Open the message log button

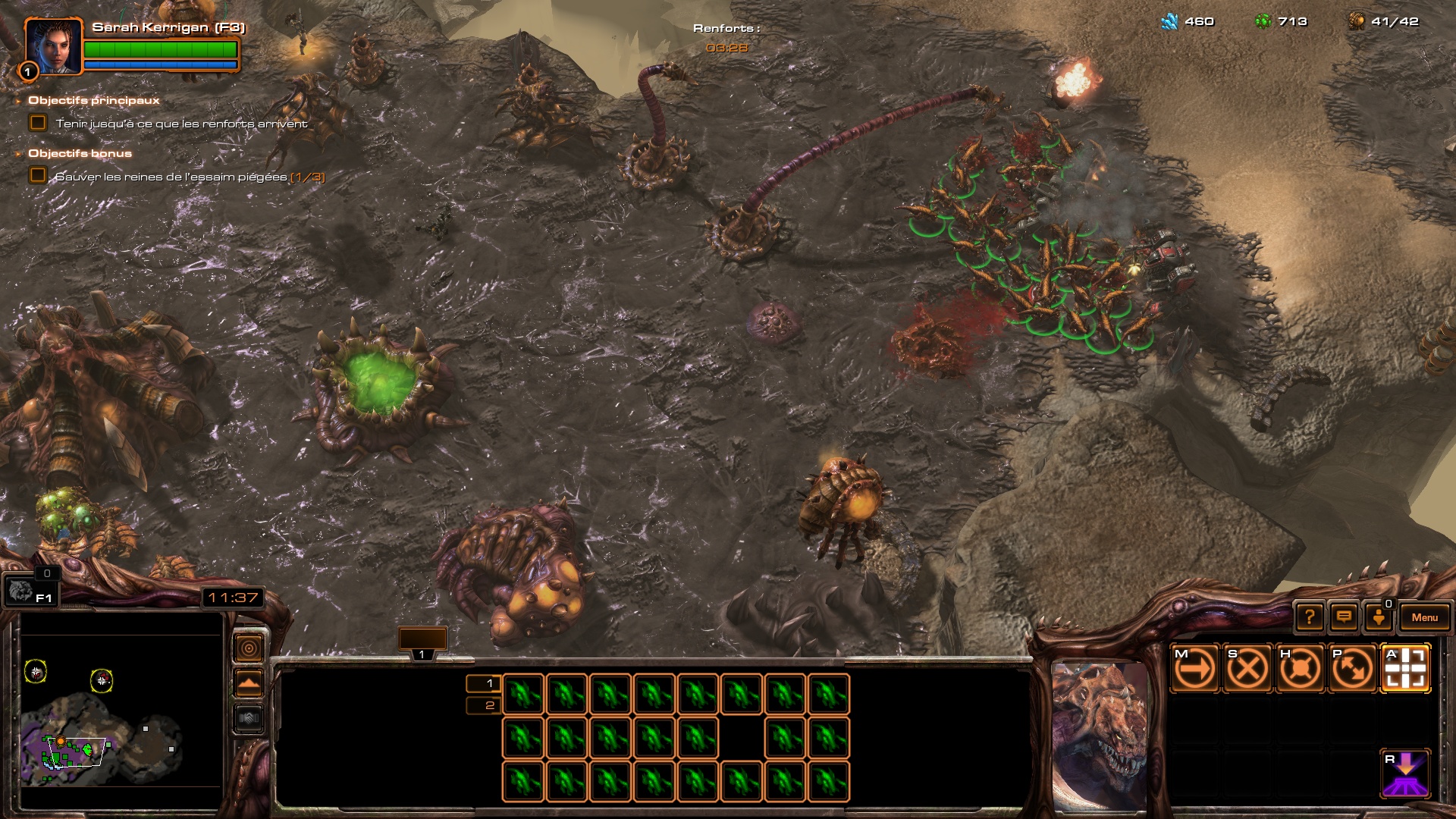1344,617
